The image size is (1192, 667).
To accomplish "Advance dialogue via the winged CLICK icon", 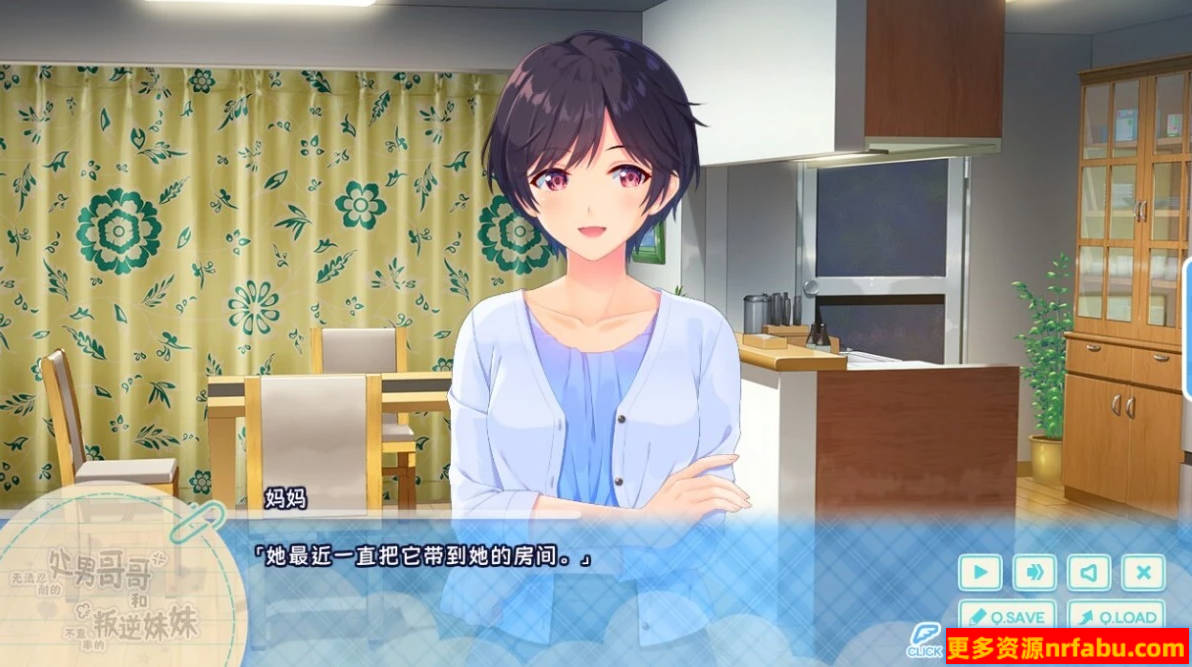I will [x=925, y=640].
